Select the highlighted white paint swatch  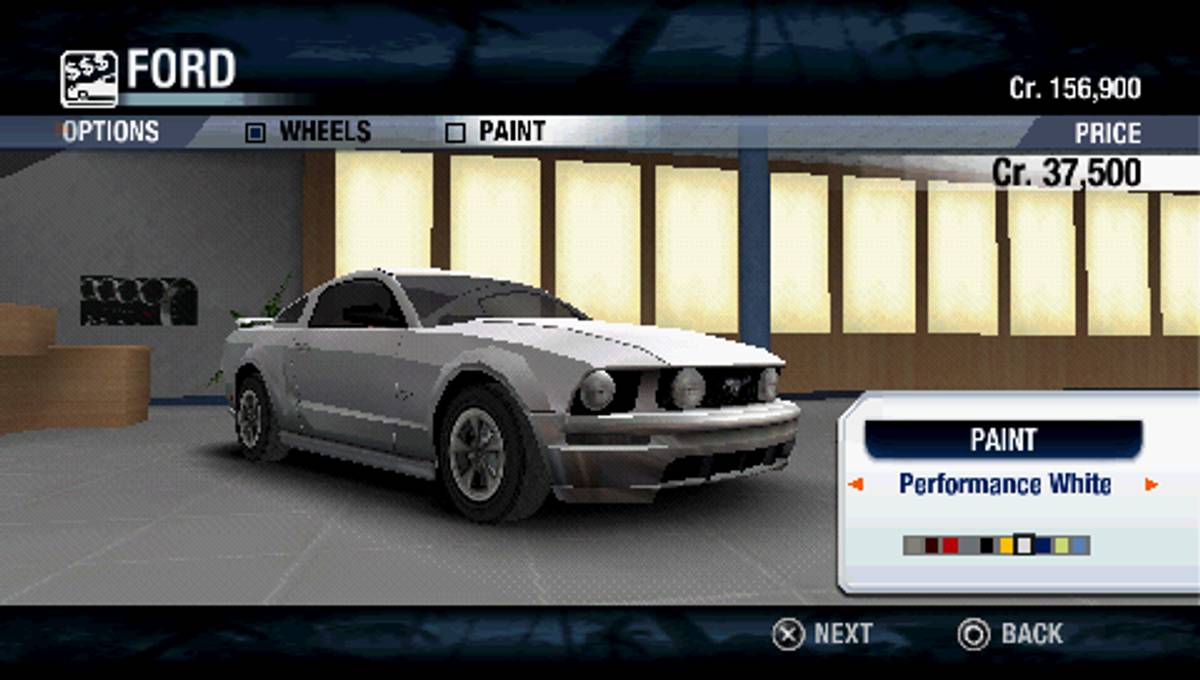tap(1024, 545)
